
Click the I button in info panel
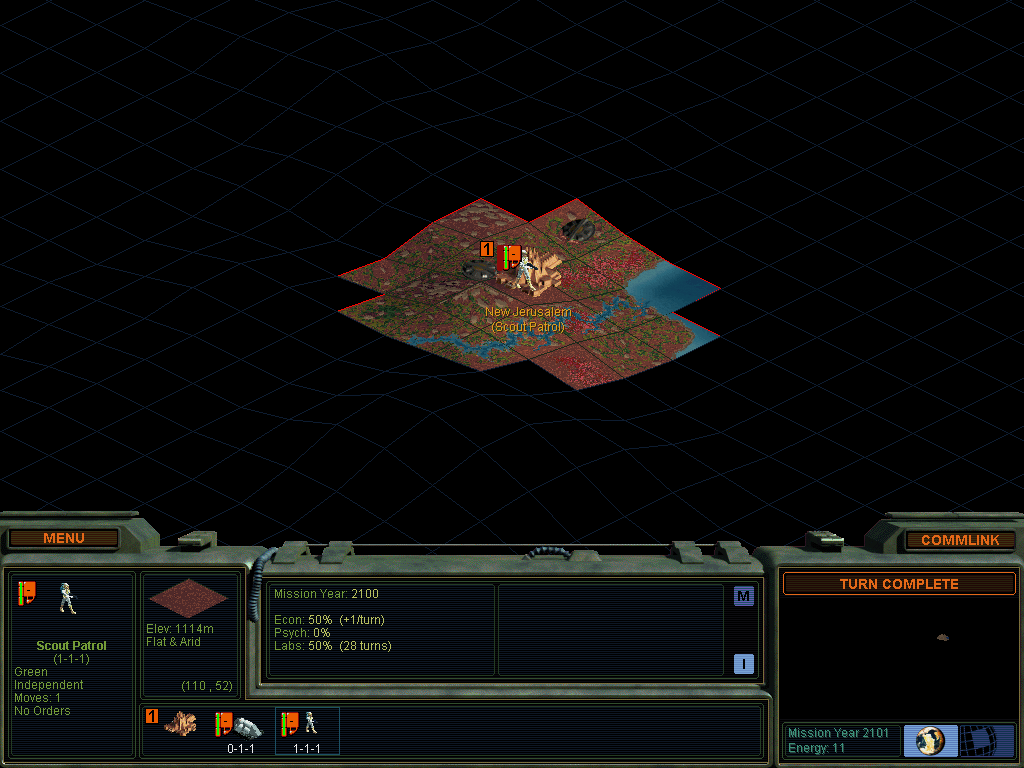click(x=743, y=664)
